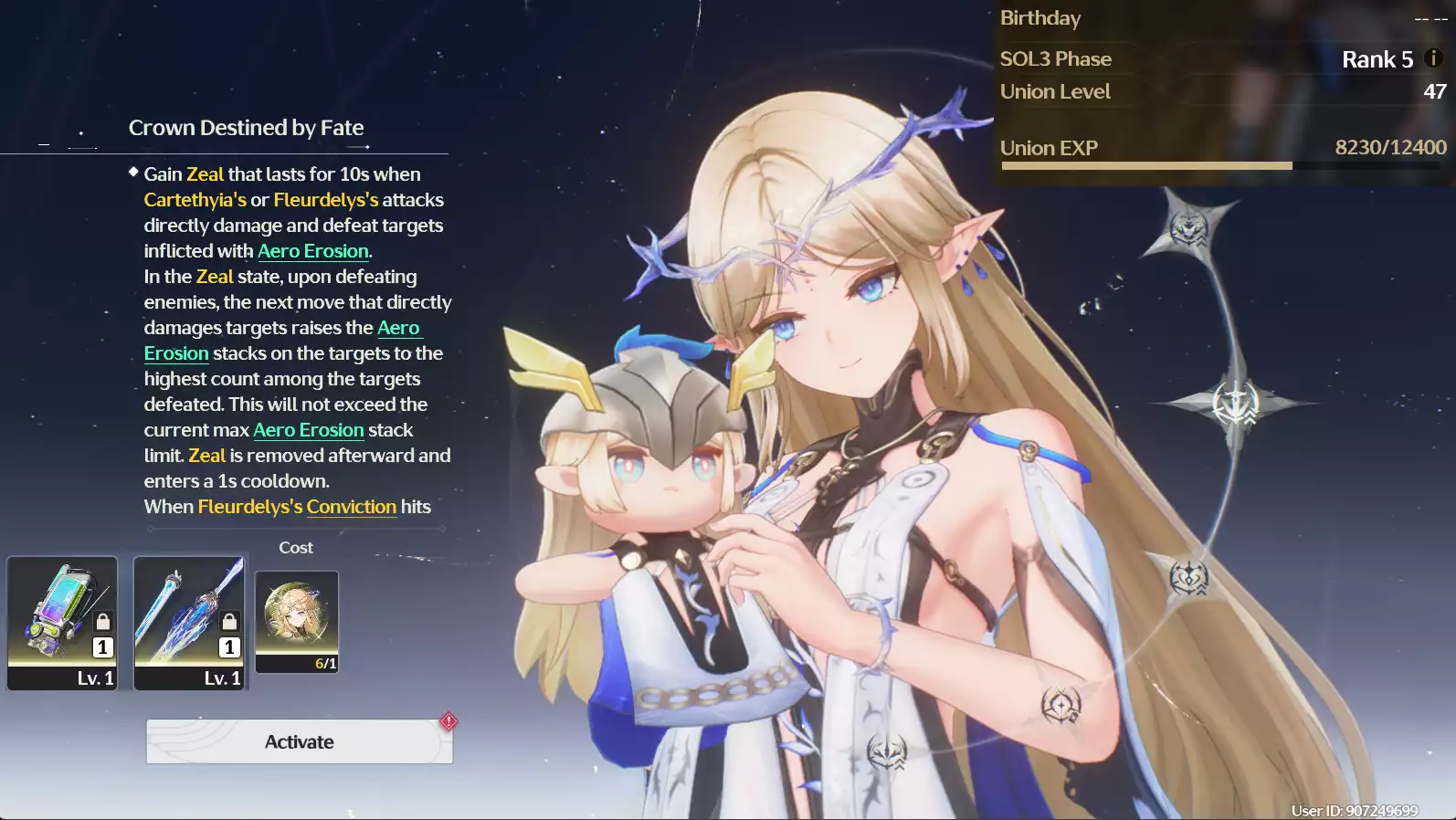Inspect the character waveband cost item
This screenshot has height=820, width=1456.
pos(297,621)
